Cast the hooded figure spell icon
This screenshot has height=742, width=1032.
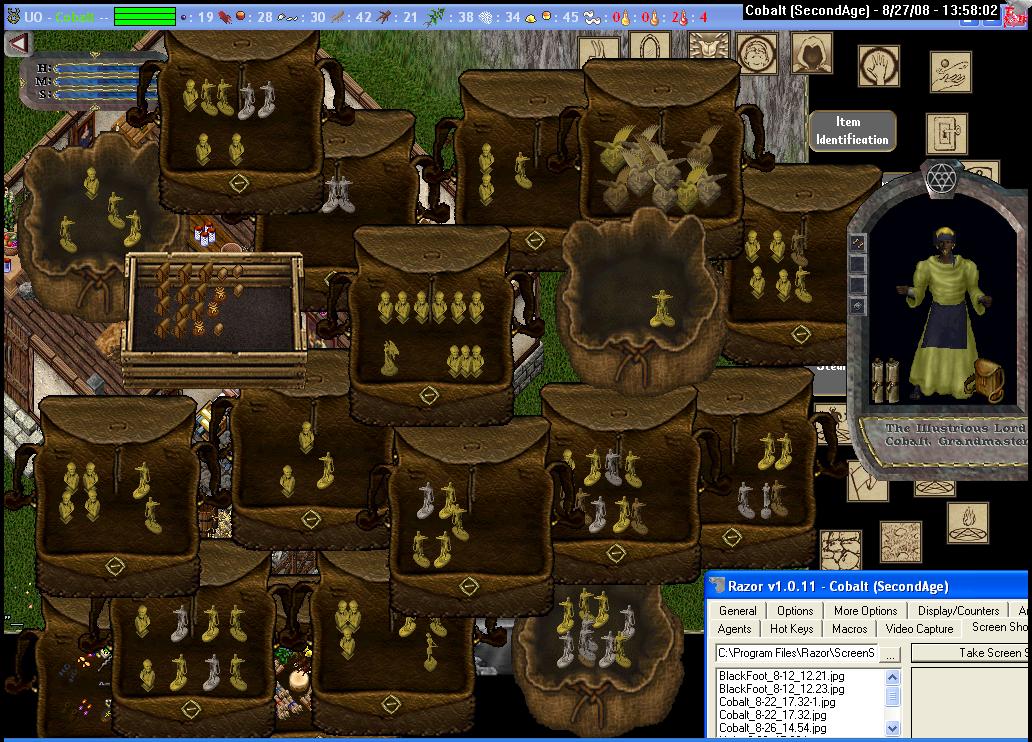click(811, 53)
